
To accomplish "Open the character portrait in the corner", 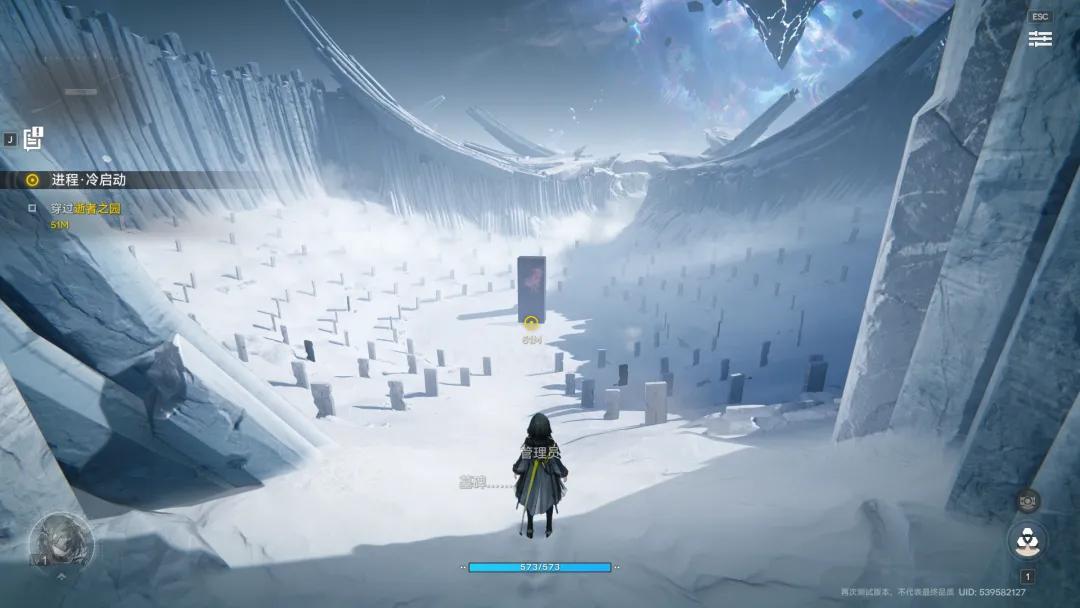I will click(61, 541).
